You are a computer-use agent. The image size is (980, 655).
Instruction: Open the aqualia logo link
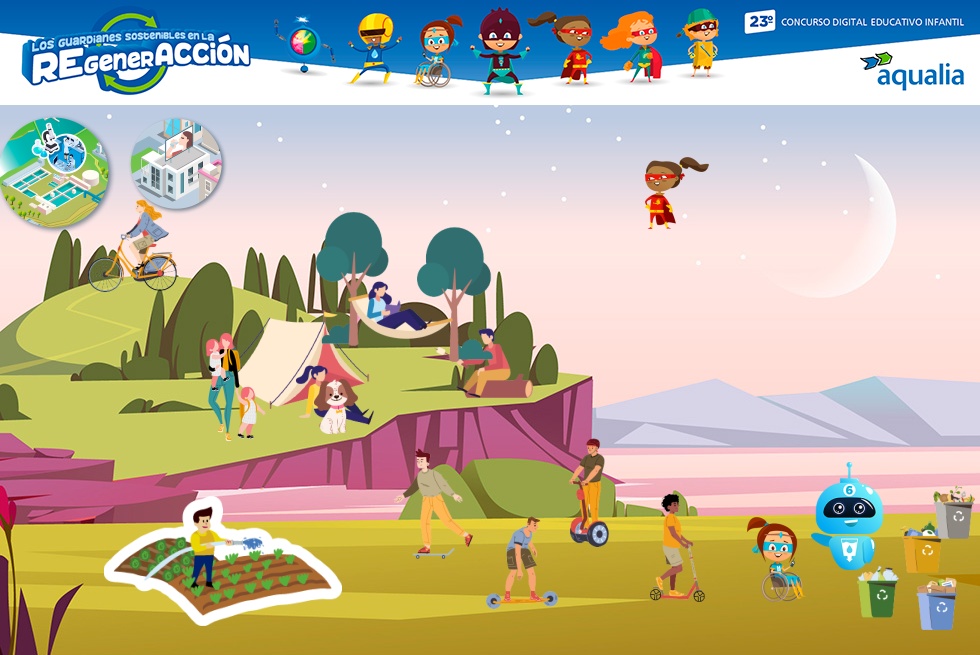pyautogui.click(x=912, y=70)
